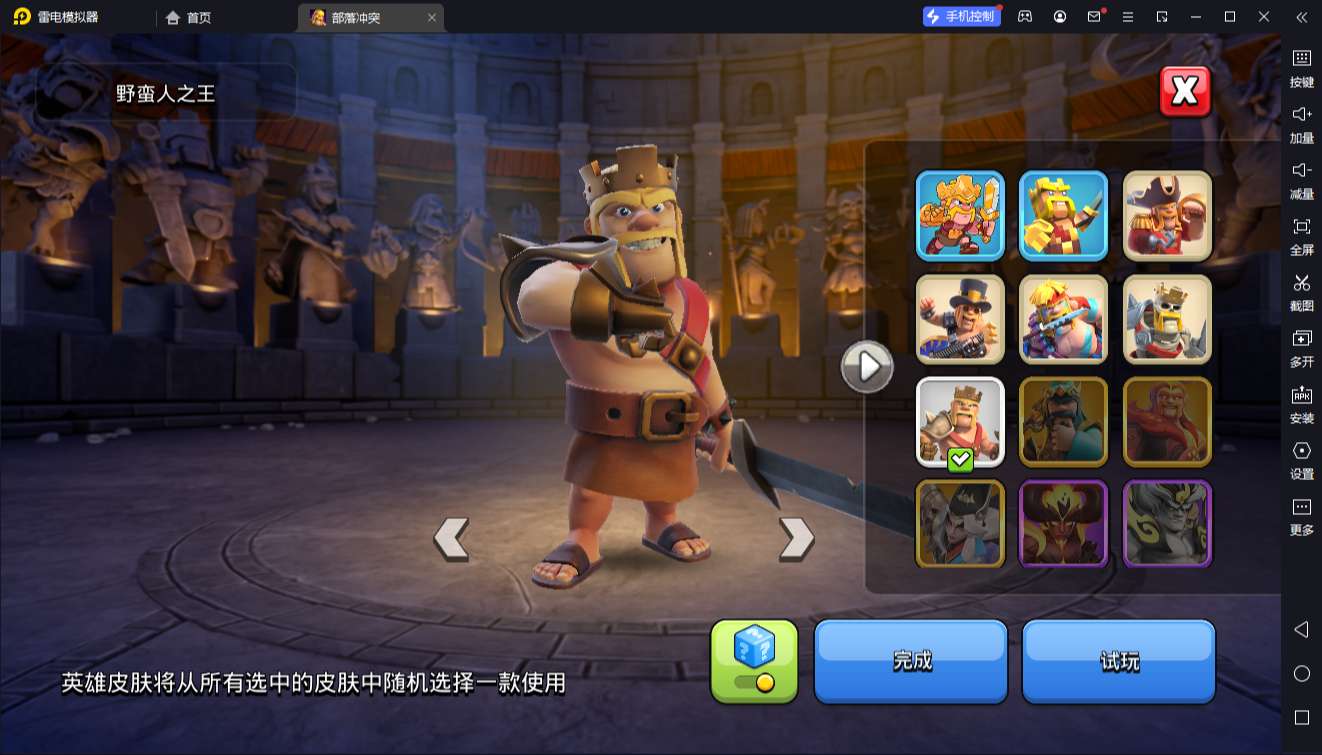Open the 更多 more options menu
Image resolution: width=1322 pixels, height=755 pixels.
[1303, 515]
